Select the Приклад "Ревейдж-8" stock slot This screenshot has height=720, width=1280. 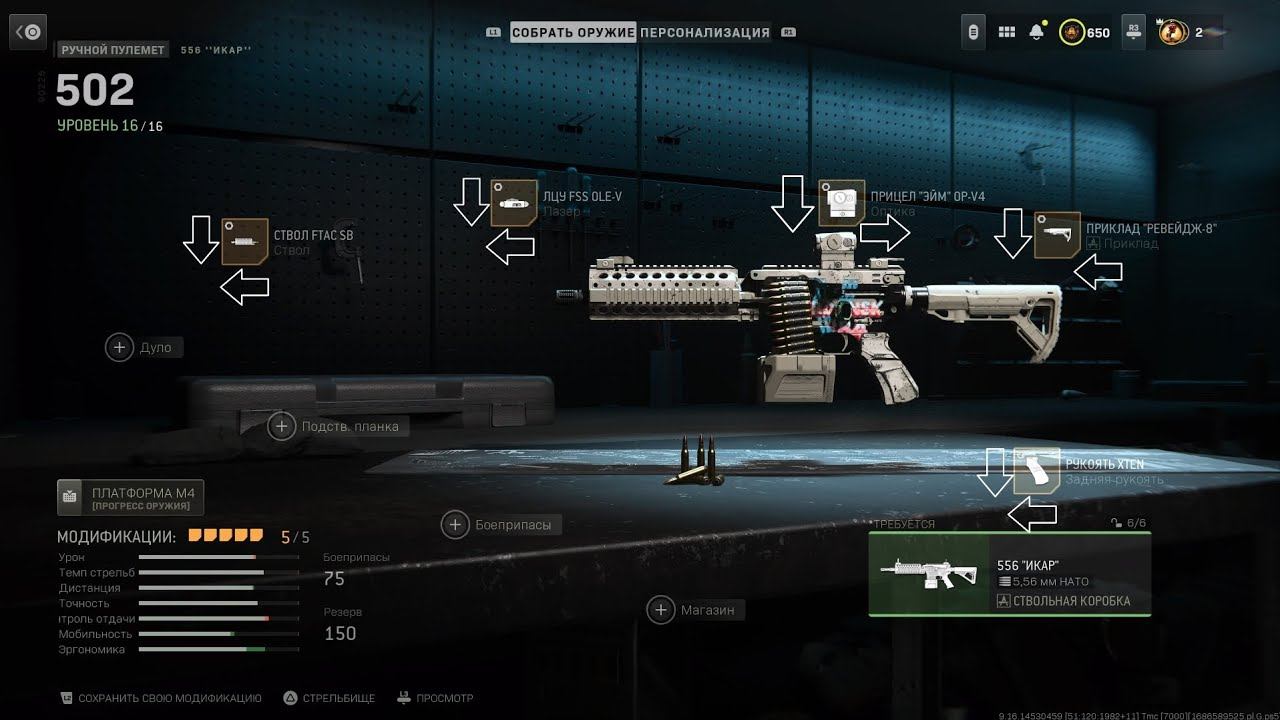coord(1057,235)
